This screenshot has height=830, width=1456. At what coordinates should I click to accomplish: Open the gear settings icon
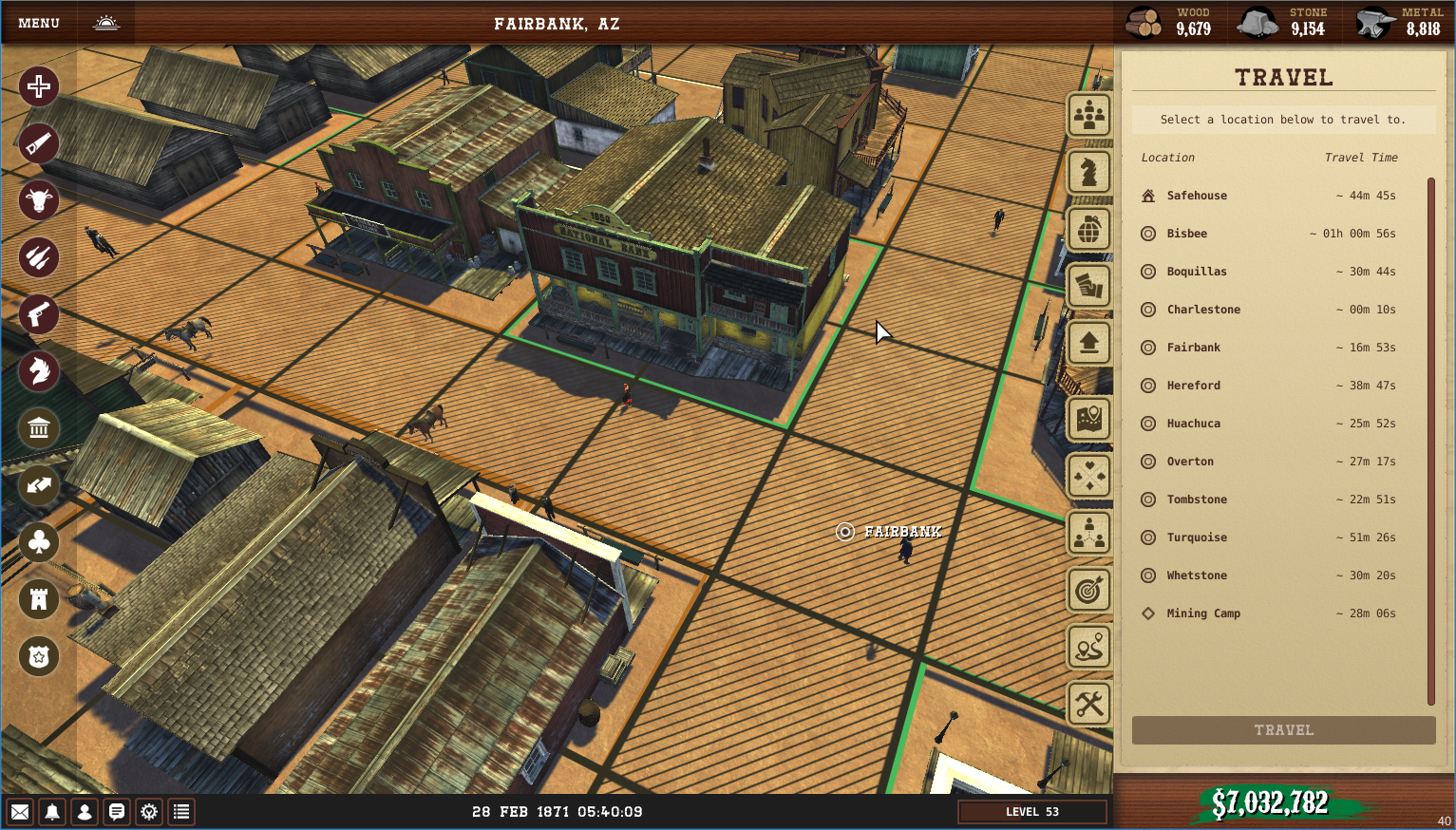[x=149, y=812]
